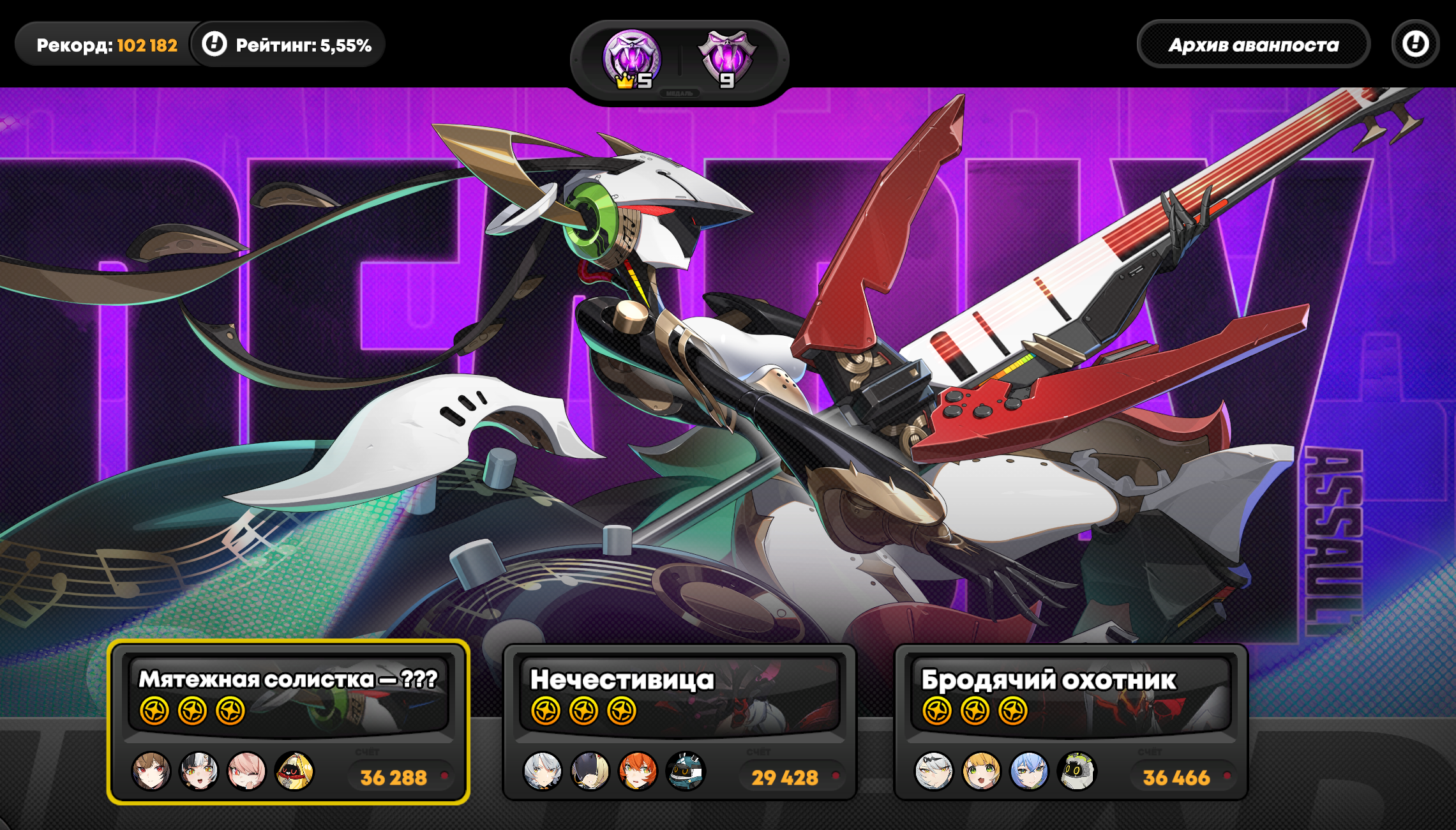
Task: Select the Мятежная солистка boss card
Action: coord(289,721)
